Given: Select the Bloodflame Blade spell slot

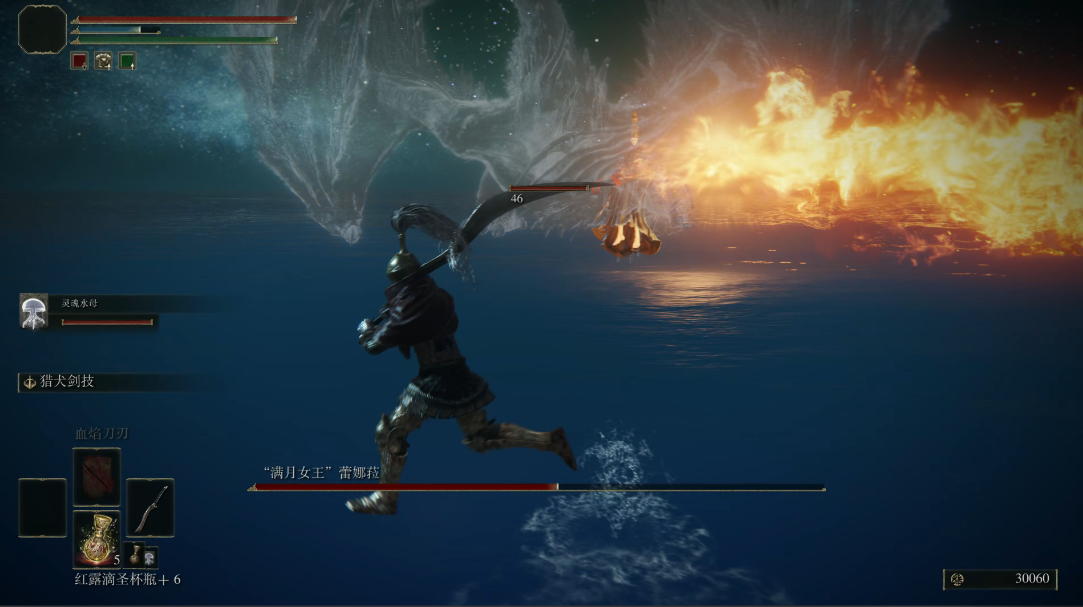Looking at the screenshot, I should coord(96,477).
